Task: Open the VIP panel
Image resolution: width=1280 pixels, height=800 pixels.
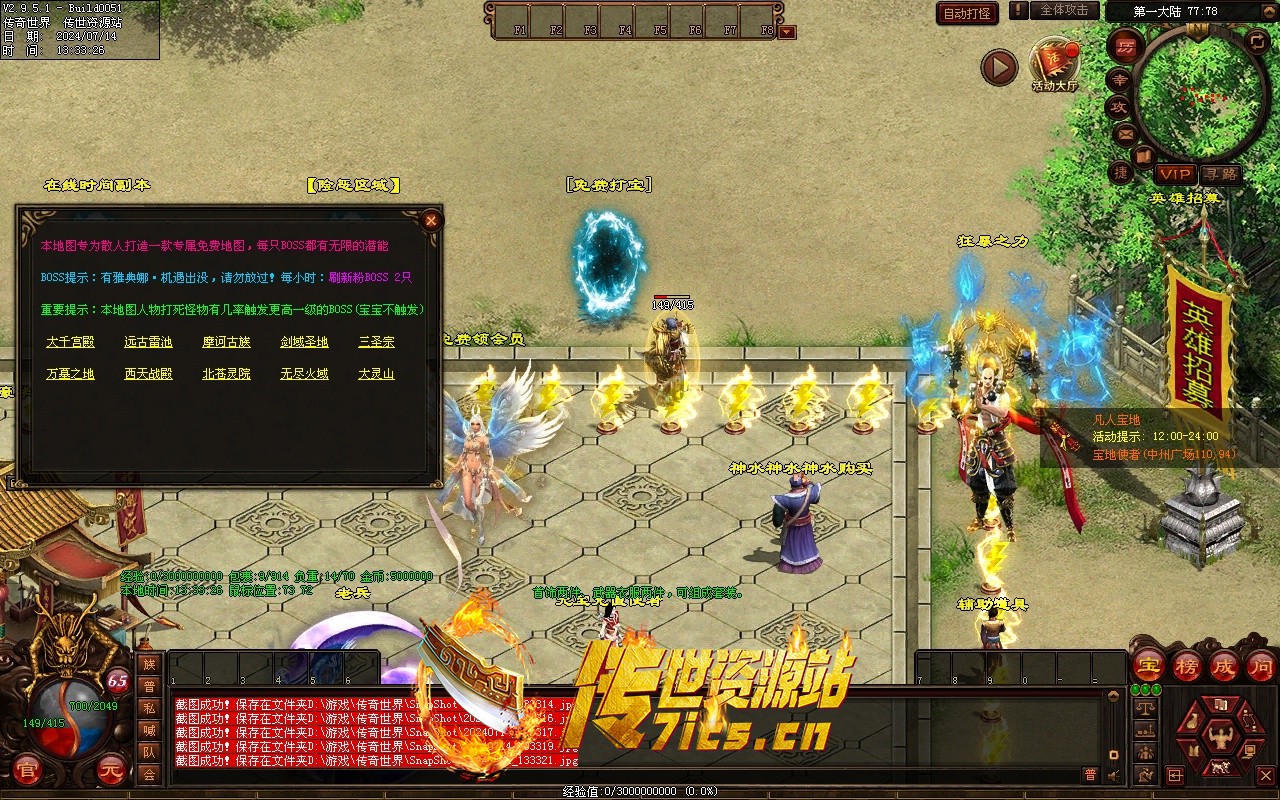Action: pos(1175,174)
